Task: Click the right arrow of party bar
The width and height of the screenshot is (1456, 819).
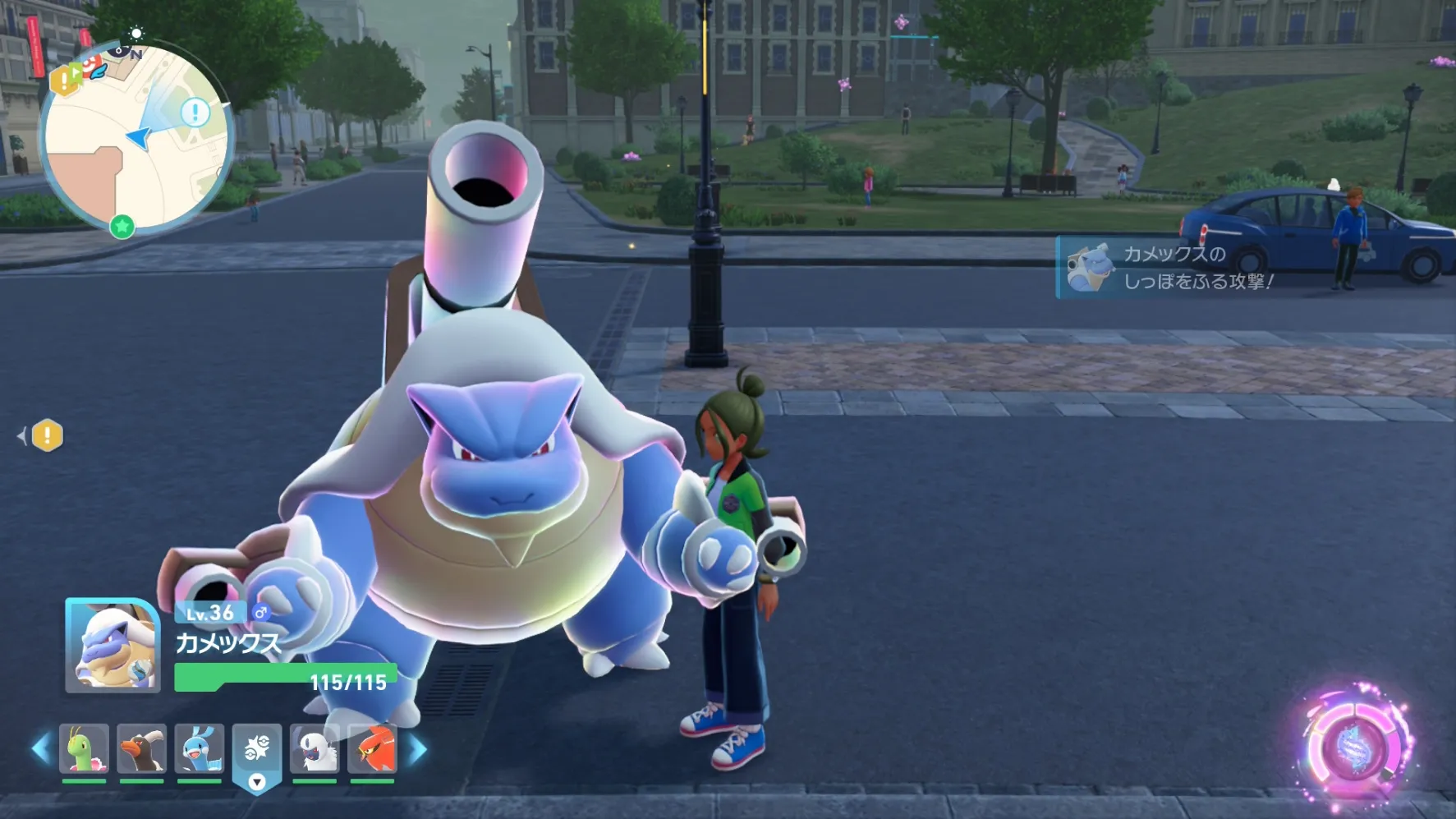Action: tap(418, 749)
